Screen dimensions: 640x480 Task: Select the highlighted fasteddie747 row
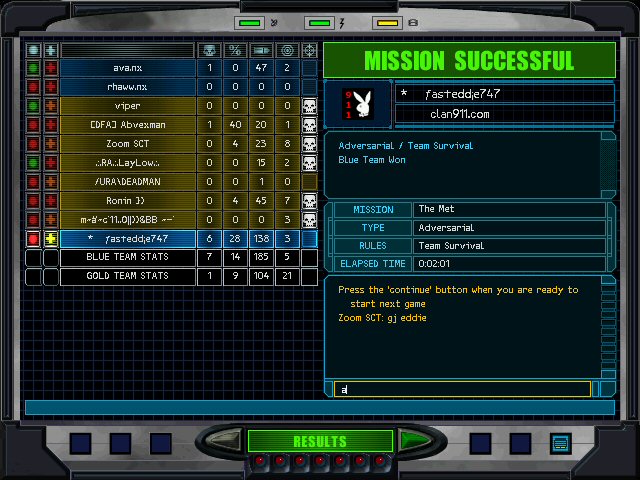tap(127, 239)
